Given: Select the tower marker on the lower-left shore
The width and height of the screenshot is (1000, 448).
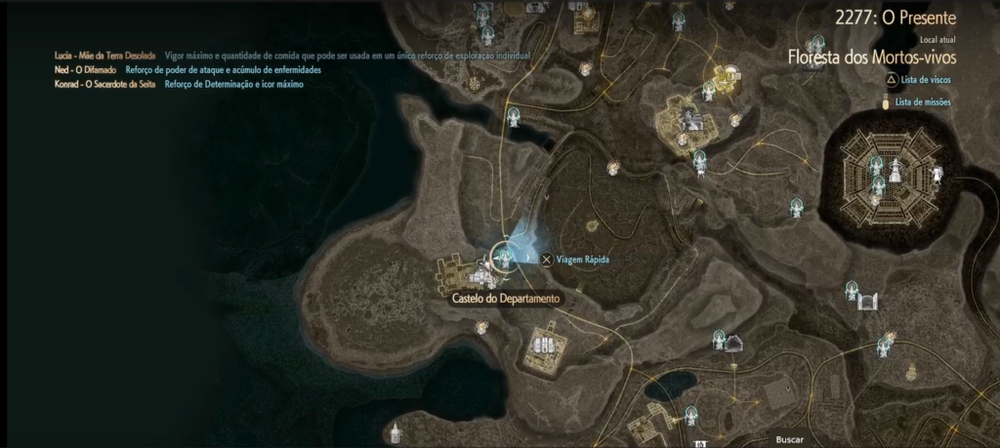Looking at the screenshot, I should tap(398, 433).
